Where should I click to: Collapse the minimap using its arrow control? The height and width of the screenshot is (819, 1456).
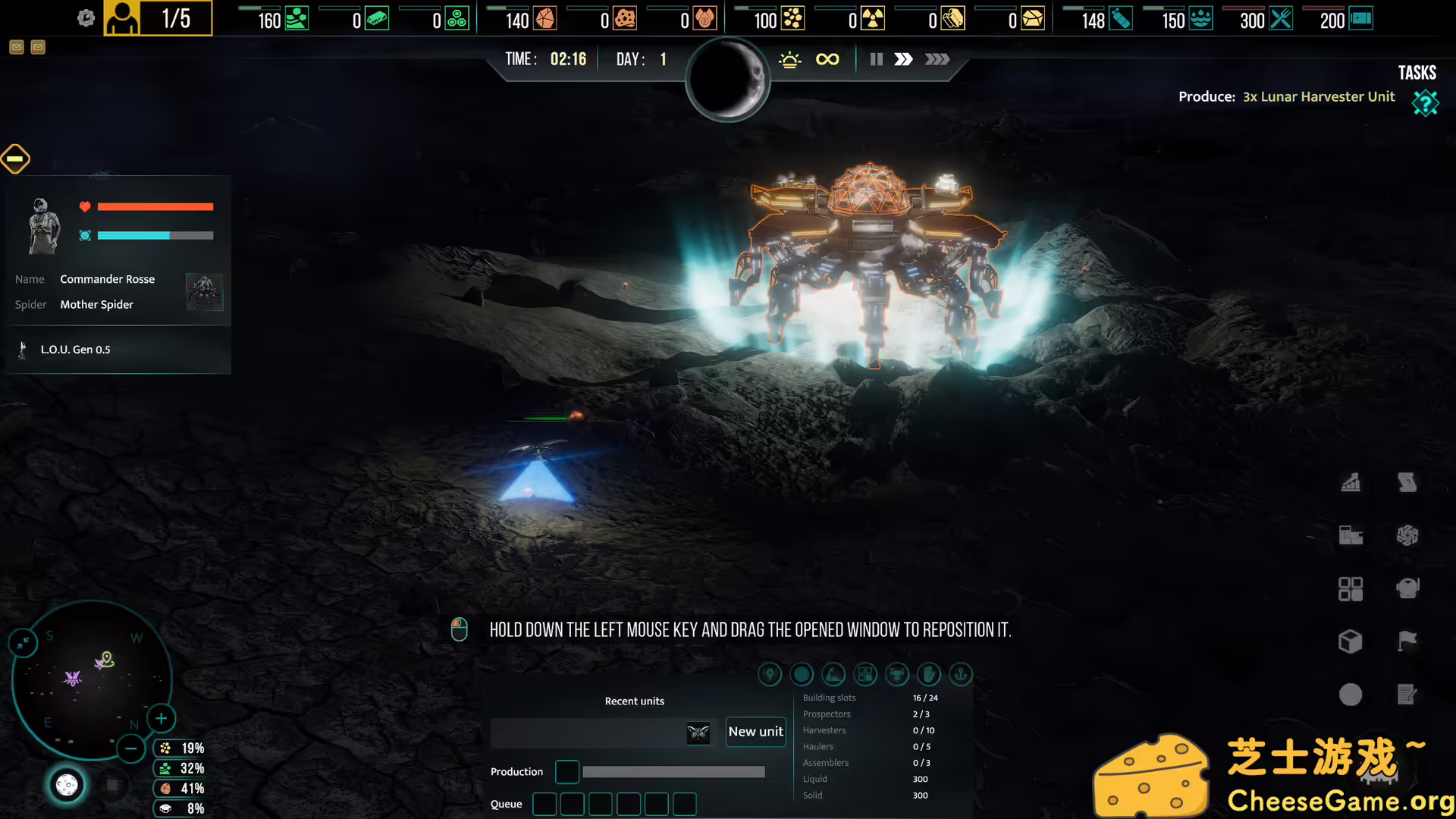(23, 642)
